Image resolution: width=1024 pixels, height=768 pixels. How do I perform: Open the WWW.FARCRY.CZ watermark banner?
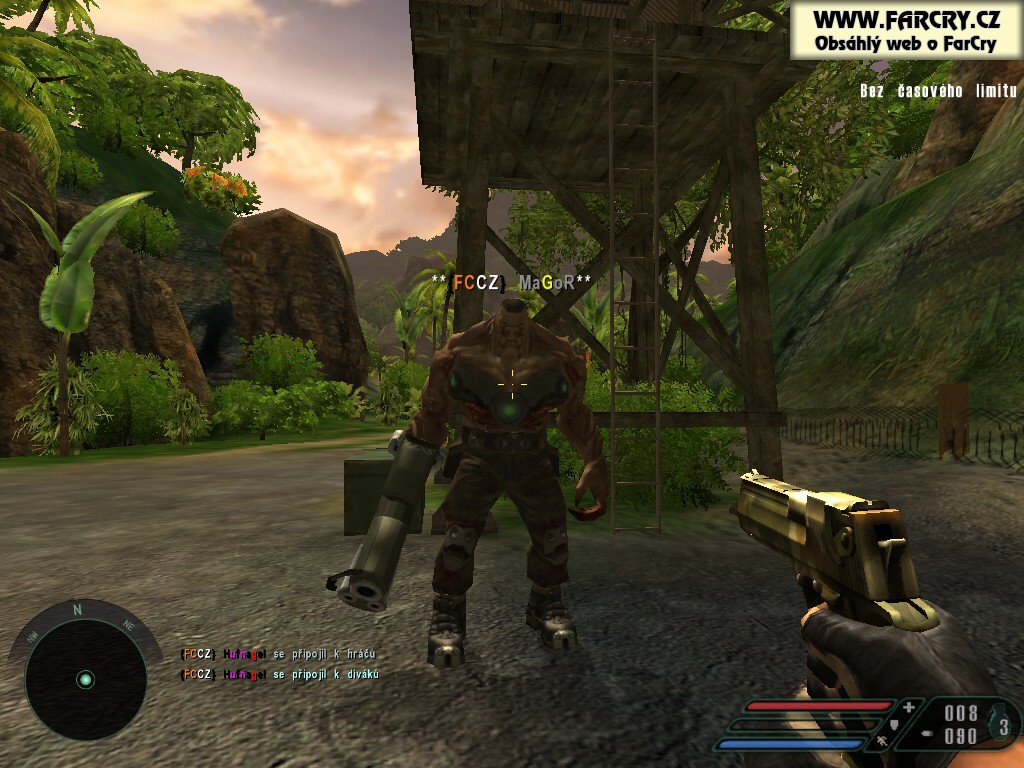(905, 29)
